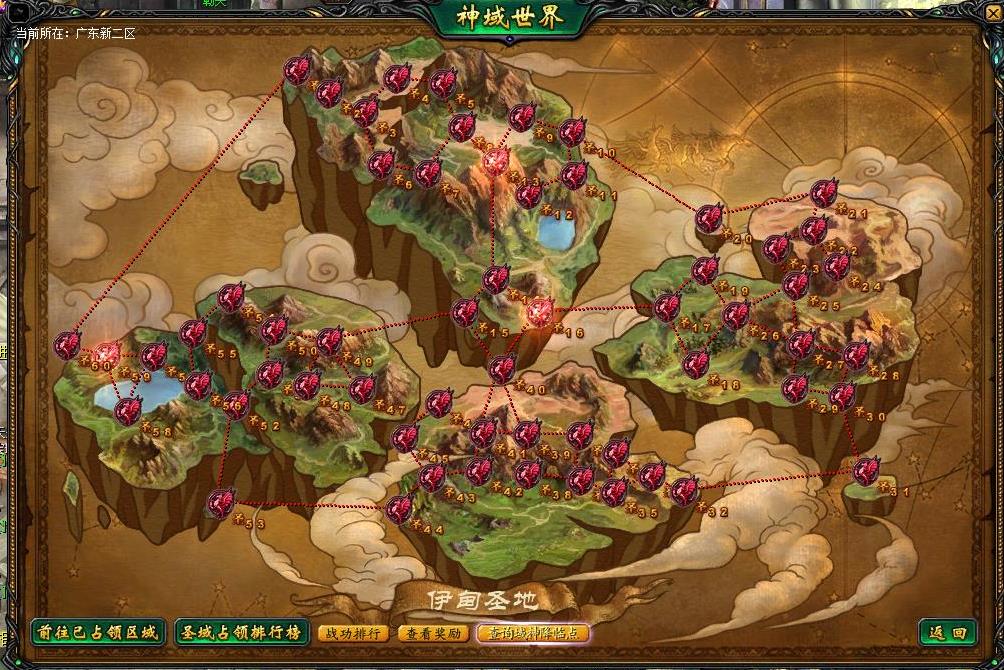Screen dimensions: 1004x670
Task: Choose map node number 47
Action: (362, 388)
